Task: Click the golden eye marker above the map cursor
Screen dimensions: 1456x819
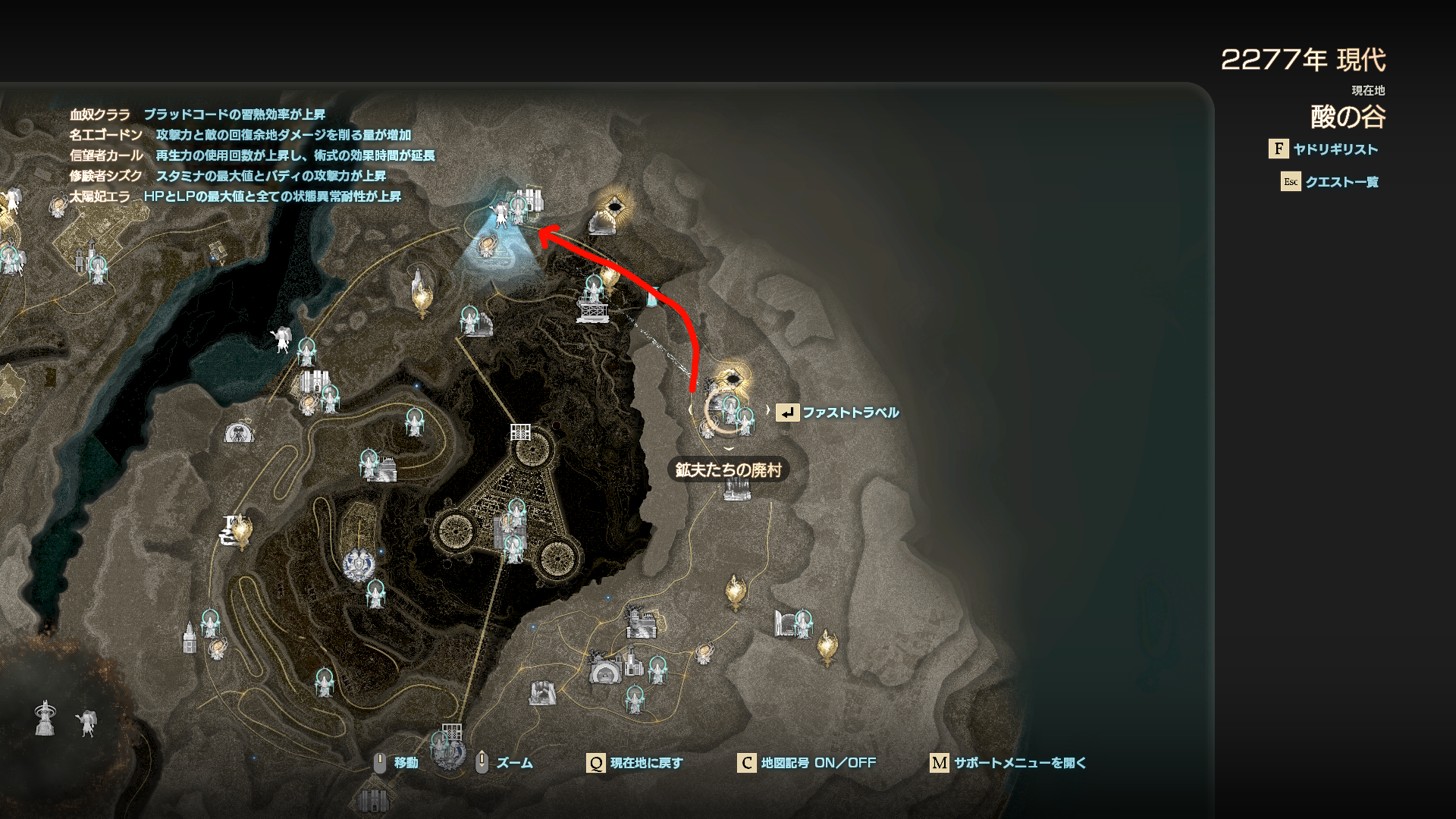Action: pyautogui.click(x=732, y=377)
